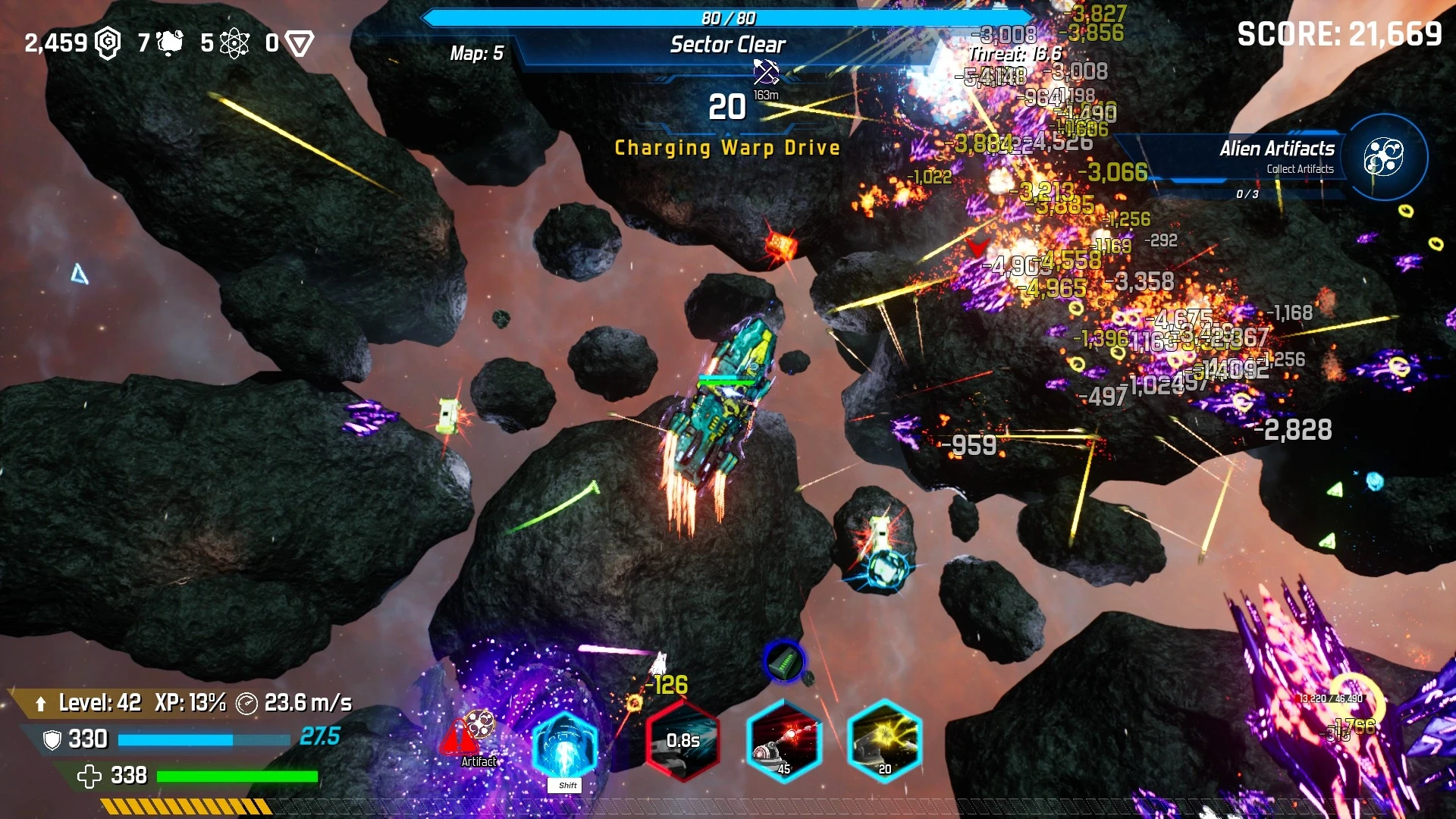Select the crossed-tools waypoint marker
The height and width of the screenshot is (819, 1456).
click(766, 72)
